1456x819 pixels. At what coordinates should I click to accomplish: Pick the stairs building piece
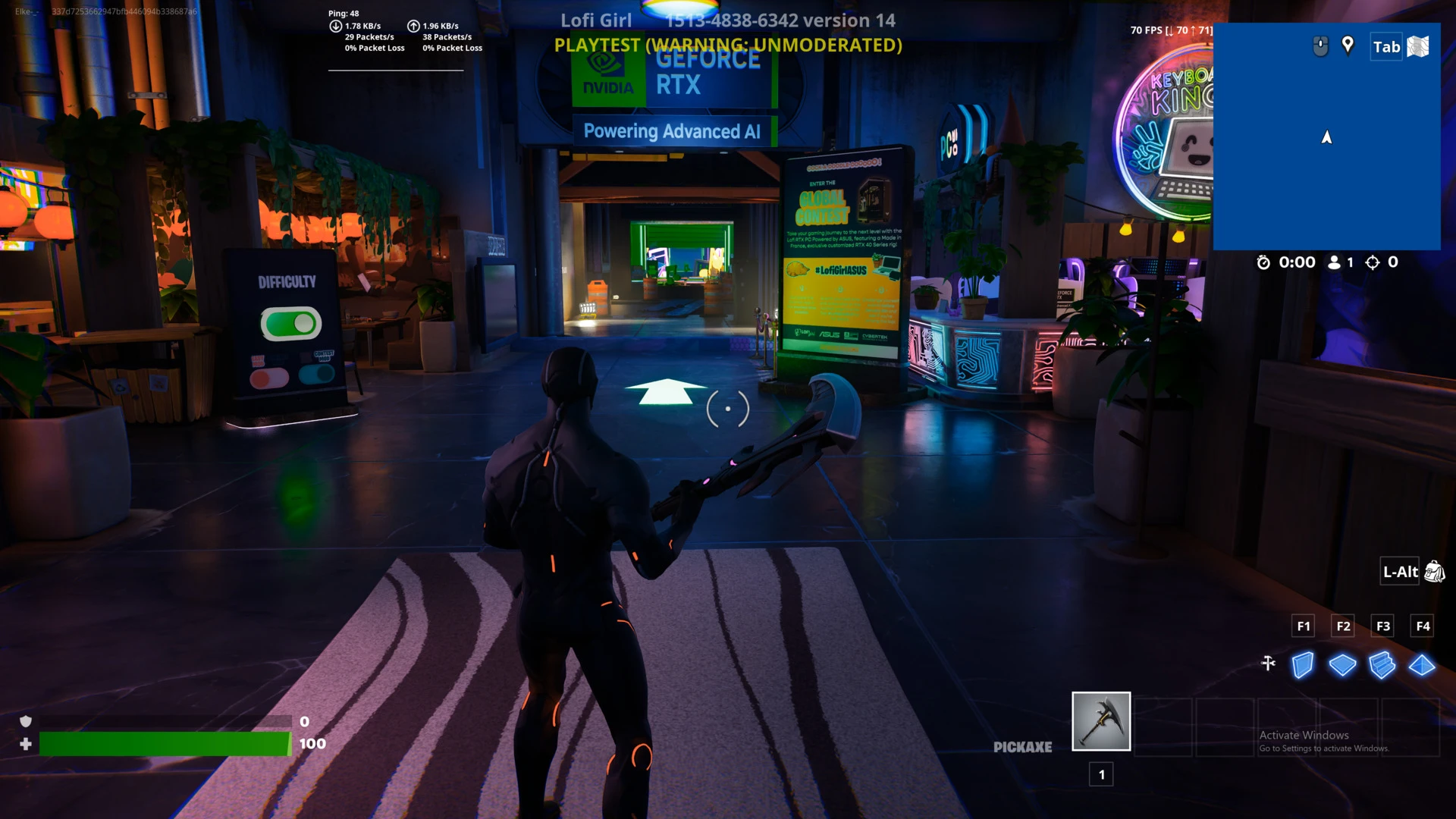1382,665
